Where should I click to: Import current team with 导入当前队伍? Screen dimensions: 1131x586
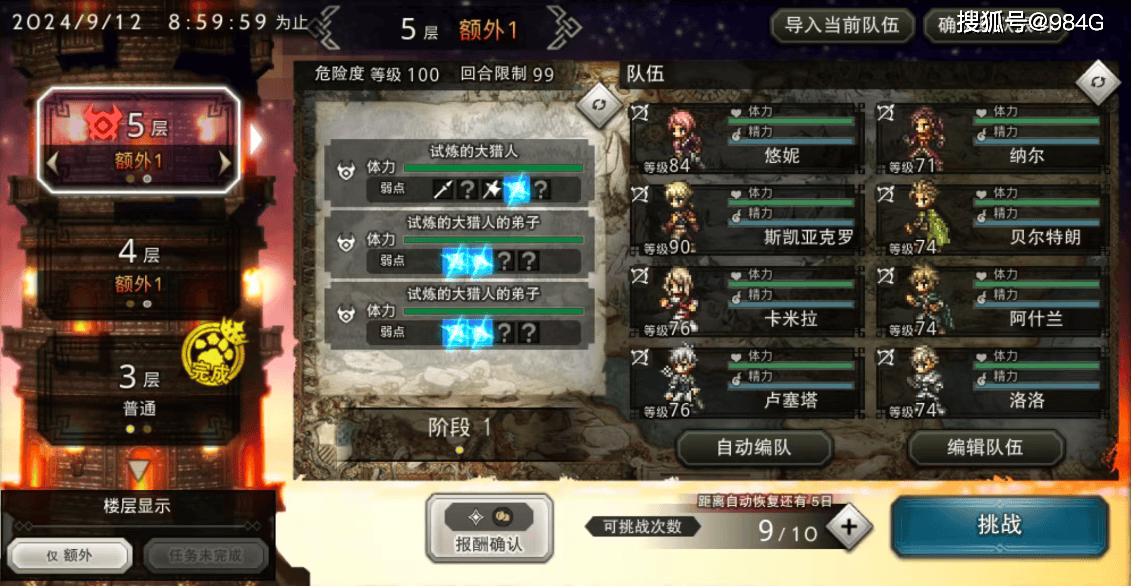click(x=842, y=26)
